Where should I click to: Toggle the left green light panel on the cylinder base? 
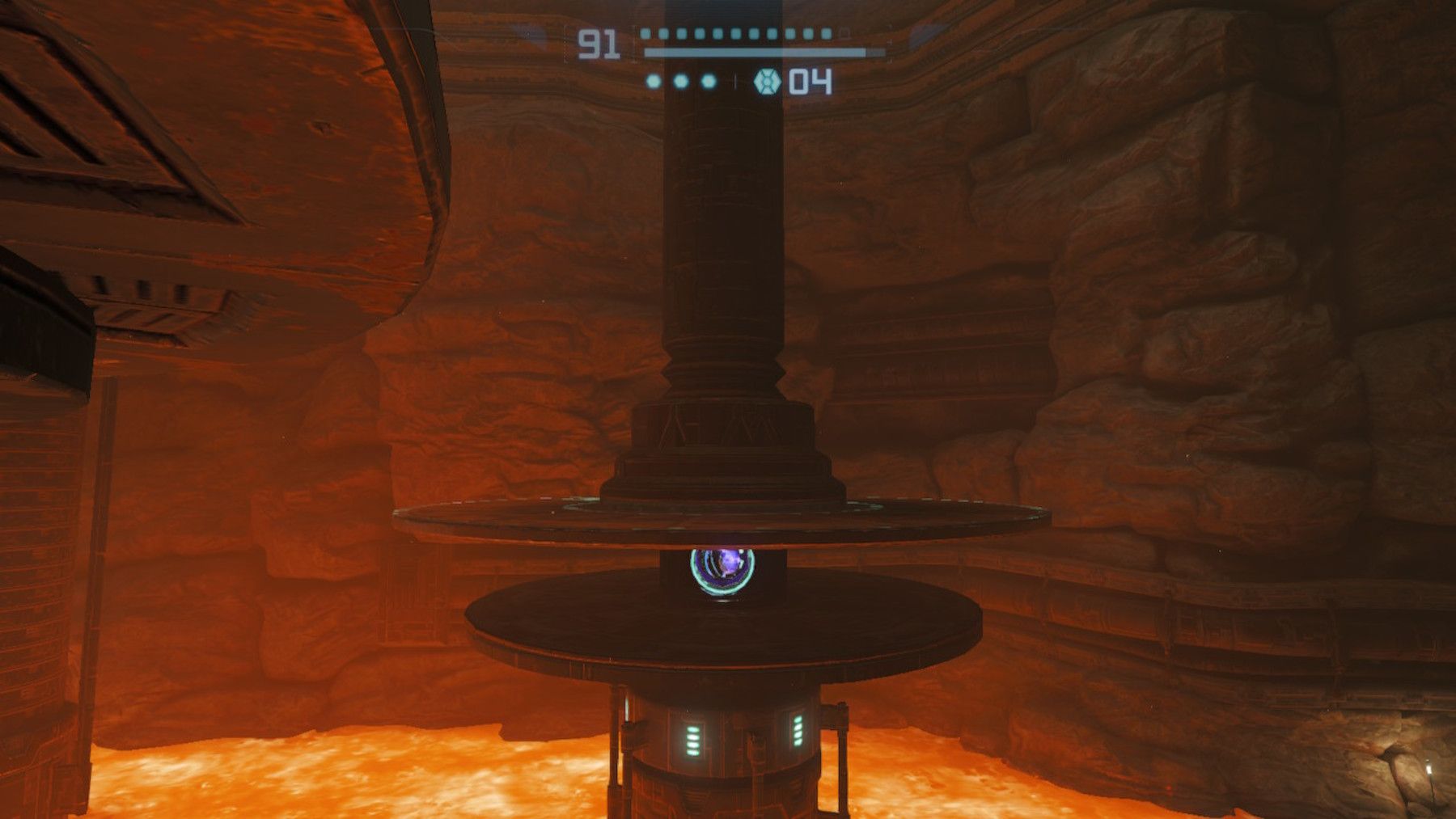click(692, 741)
